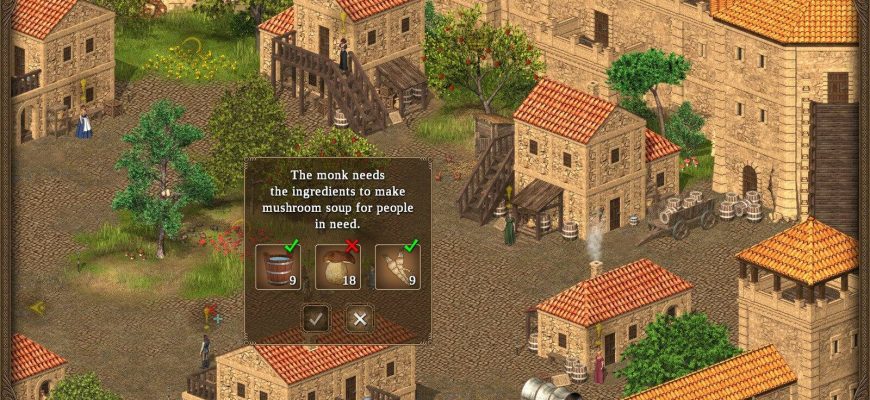Close the mushroom soup dialog with the X button
Screen dimensions: 870x400
(x=360, y=319)
